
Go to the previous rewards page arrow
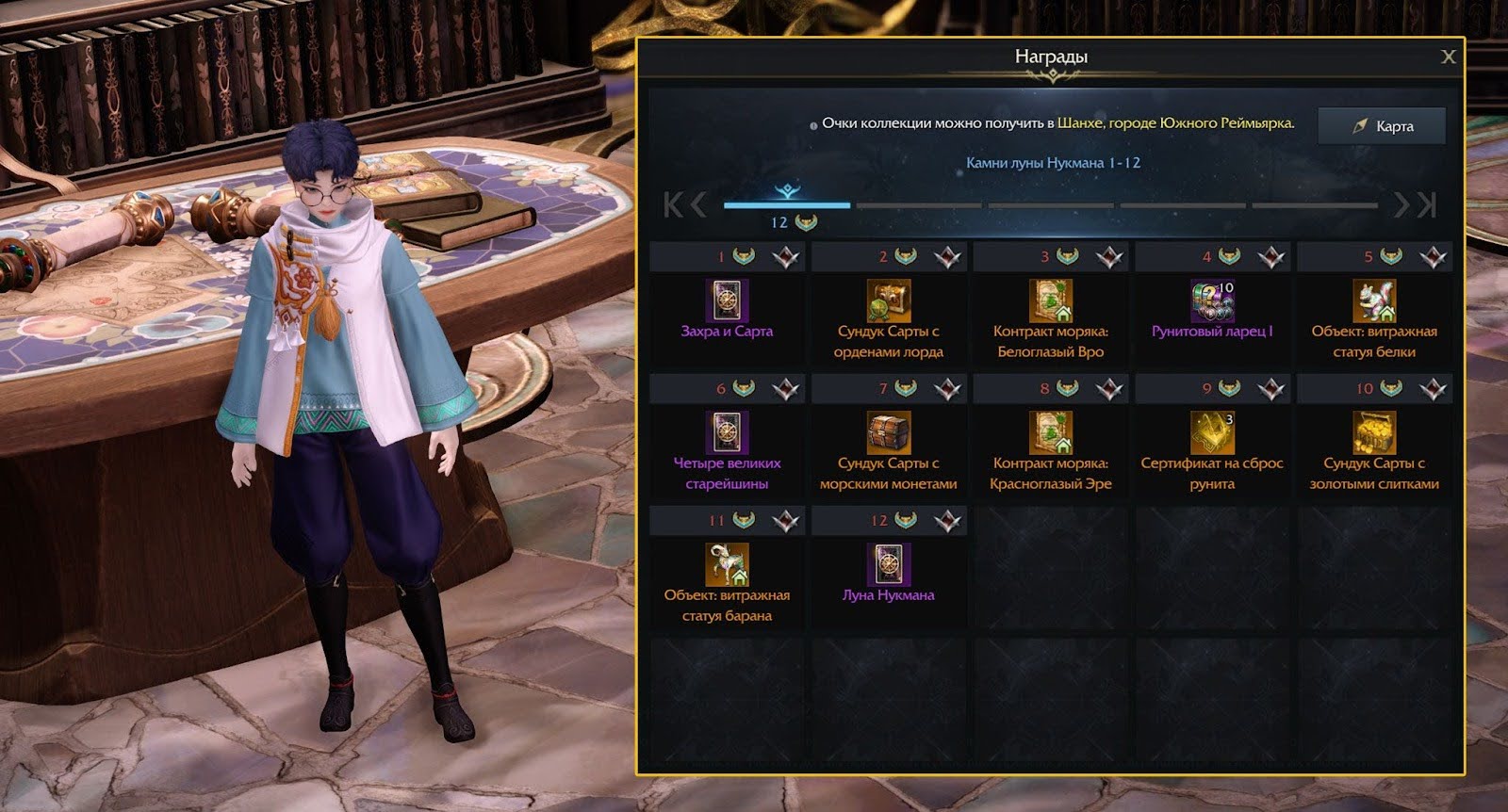[698, 204]
